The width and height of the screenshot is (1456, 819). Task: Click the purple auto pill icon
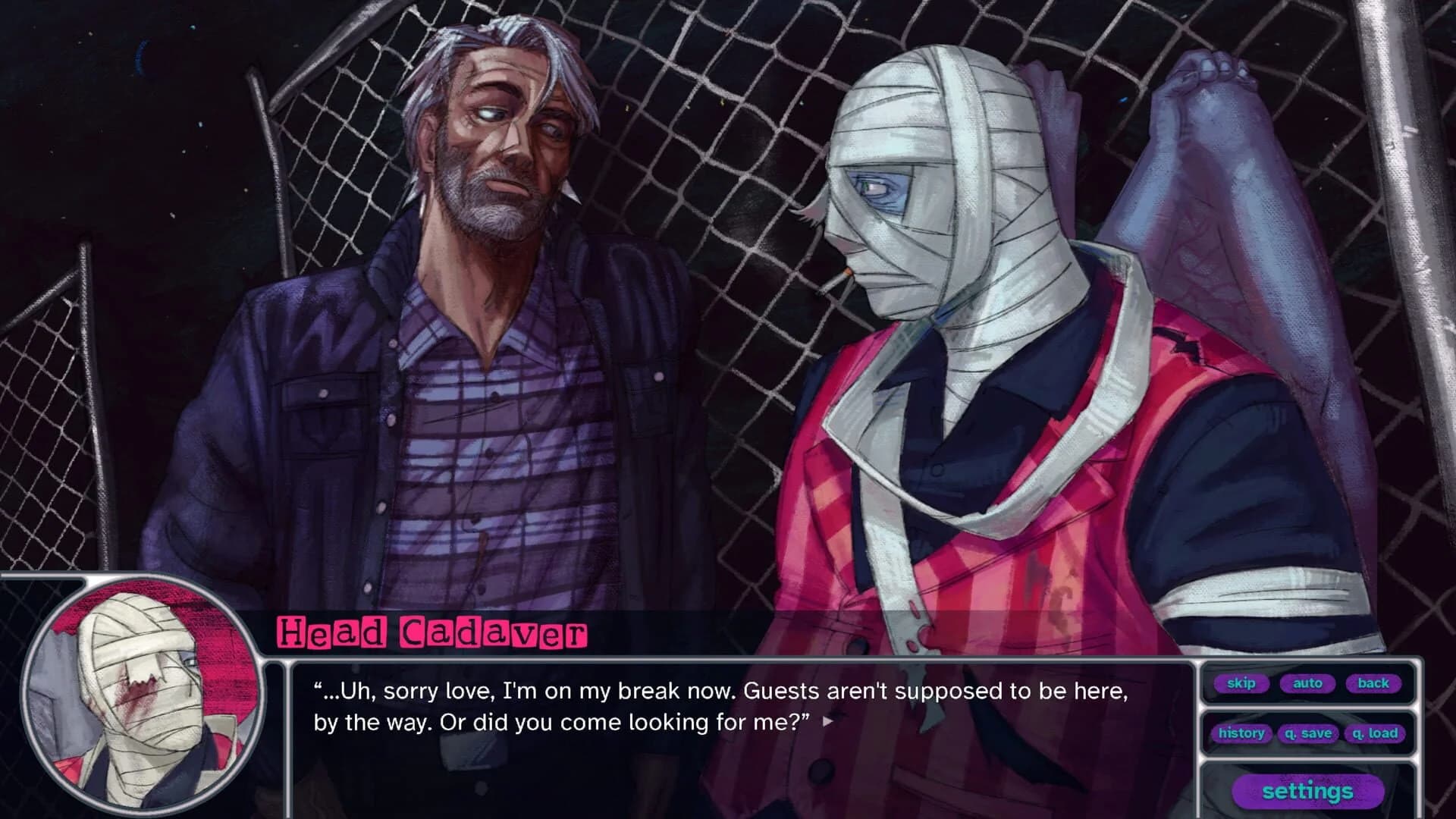pyautogui.click(x=1308, y=683)
